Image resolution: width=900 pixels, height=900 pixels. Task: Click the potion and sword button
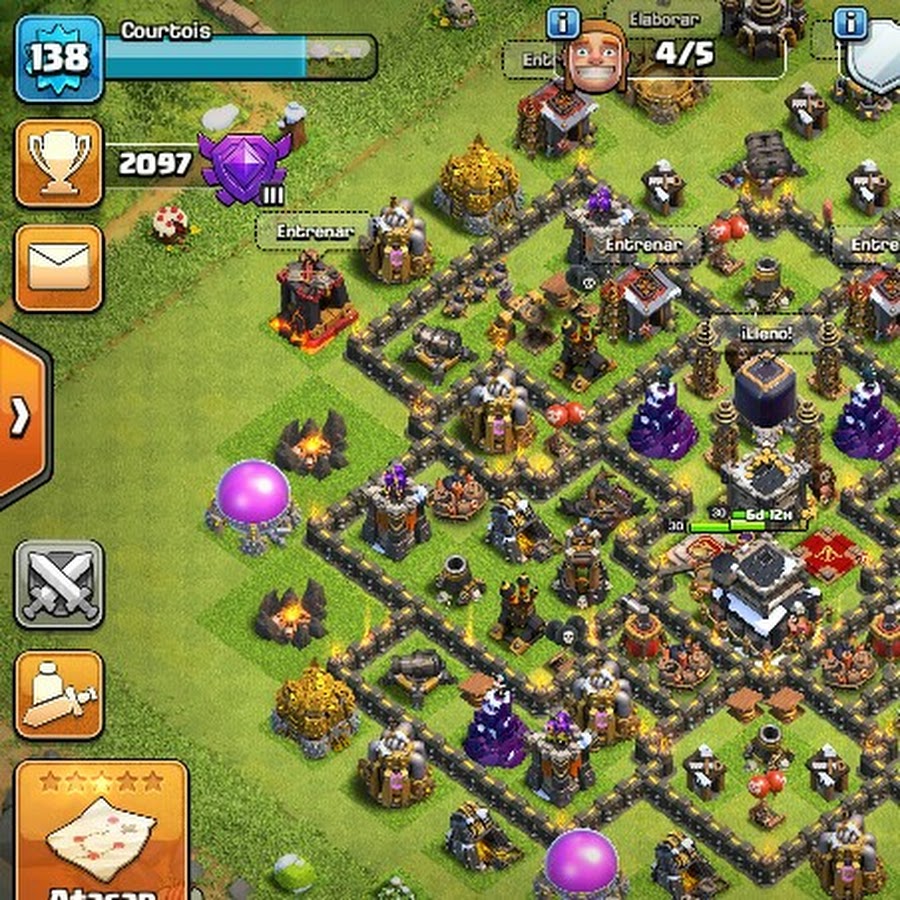[59, 695]
